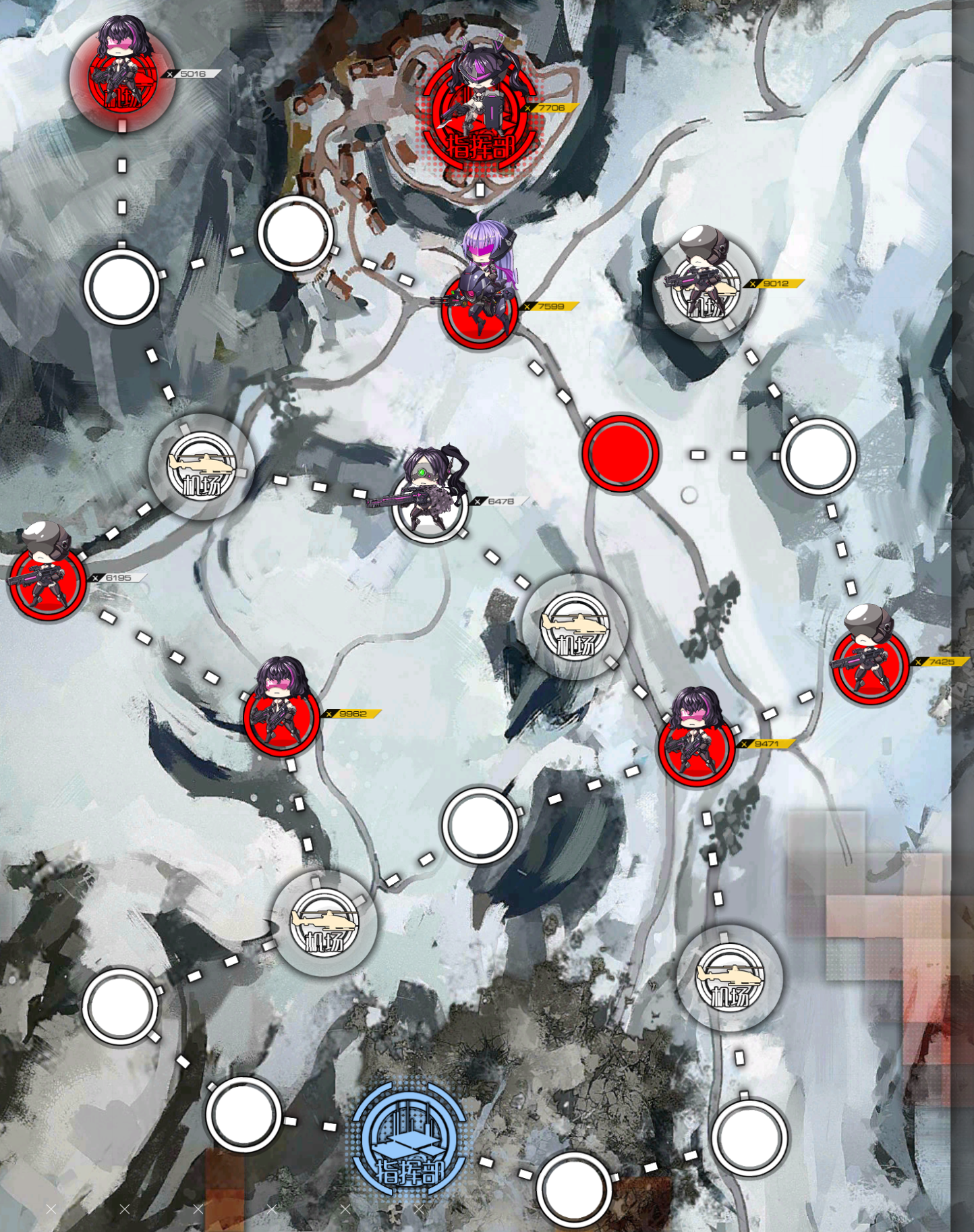
Task: Choose the enemy unit with 7425 power
Action: click(x=869, y=660)
